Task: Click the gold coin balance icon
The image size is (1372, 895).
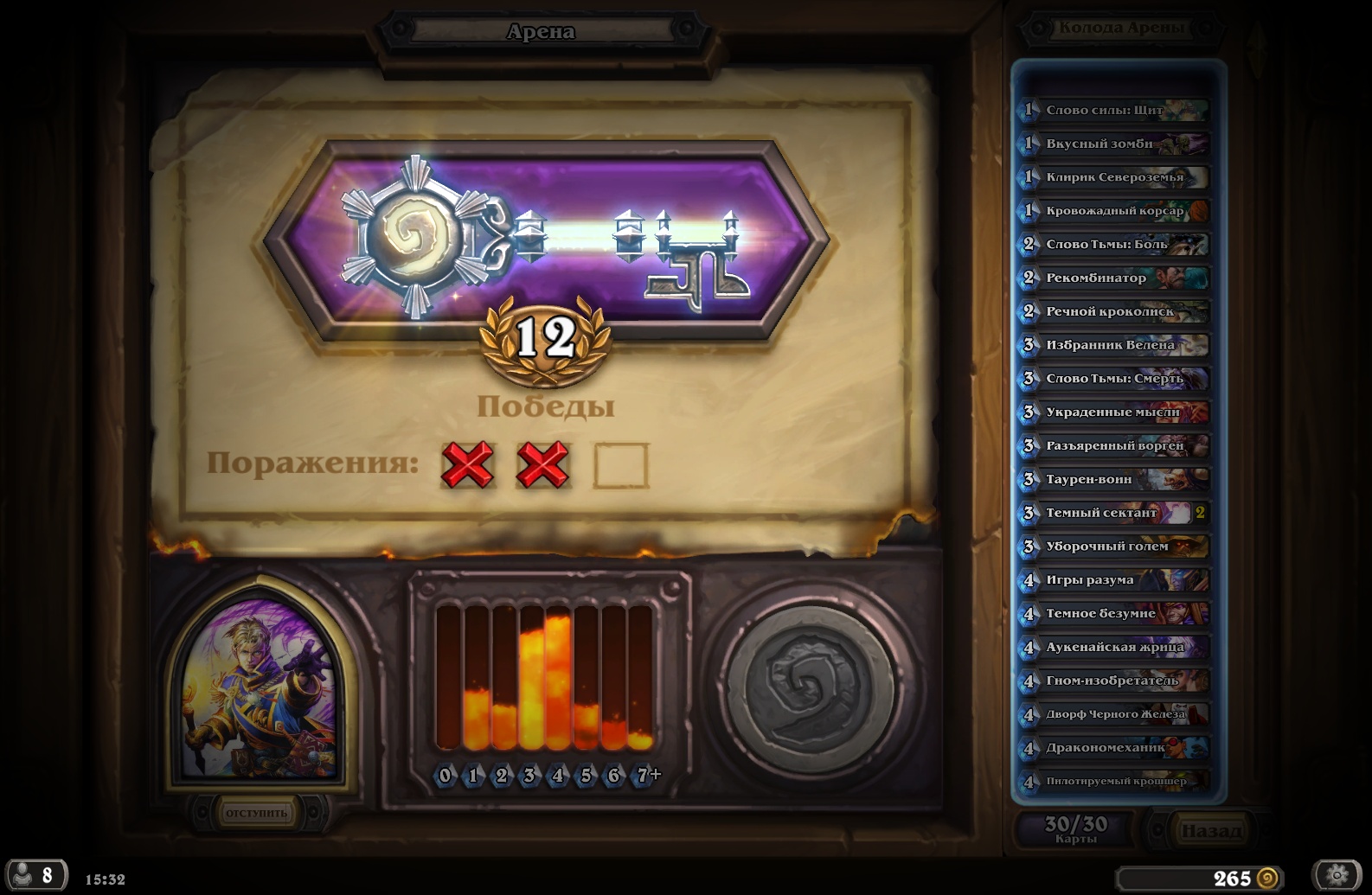Action: pos(1266,879)
